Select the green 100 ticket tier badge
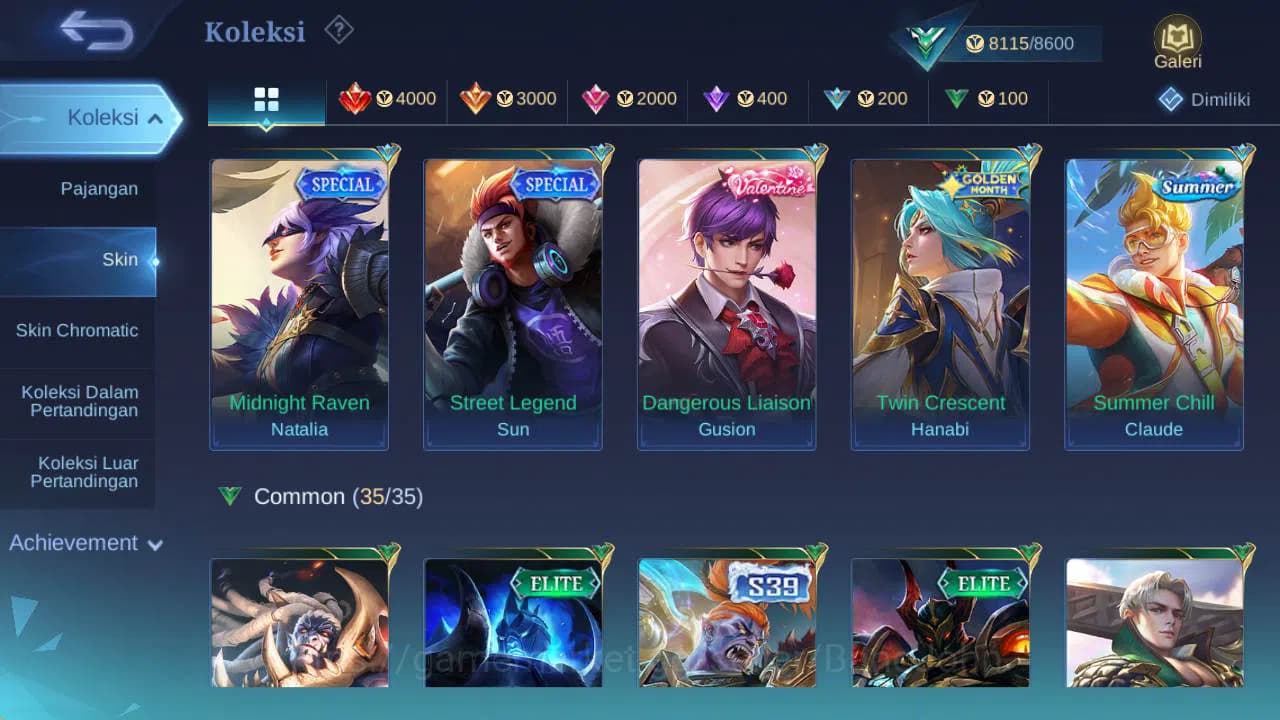Image resolution: width=1280 pixels, height=720 pixels. click(x=988, y=99)
